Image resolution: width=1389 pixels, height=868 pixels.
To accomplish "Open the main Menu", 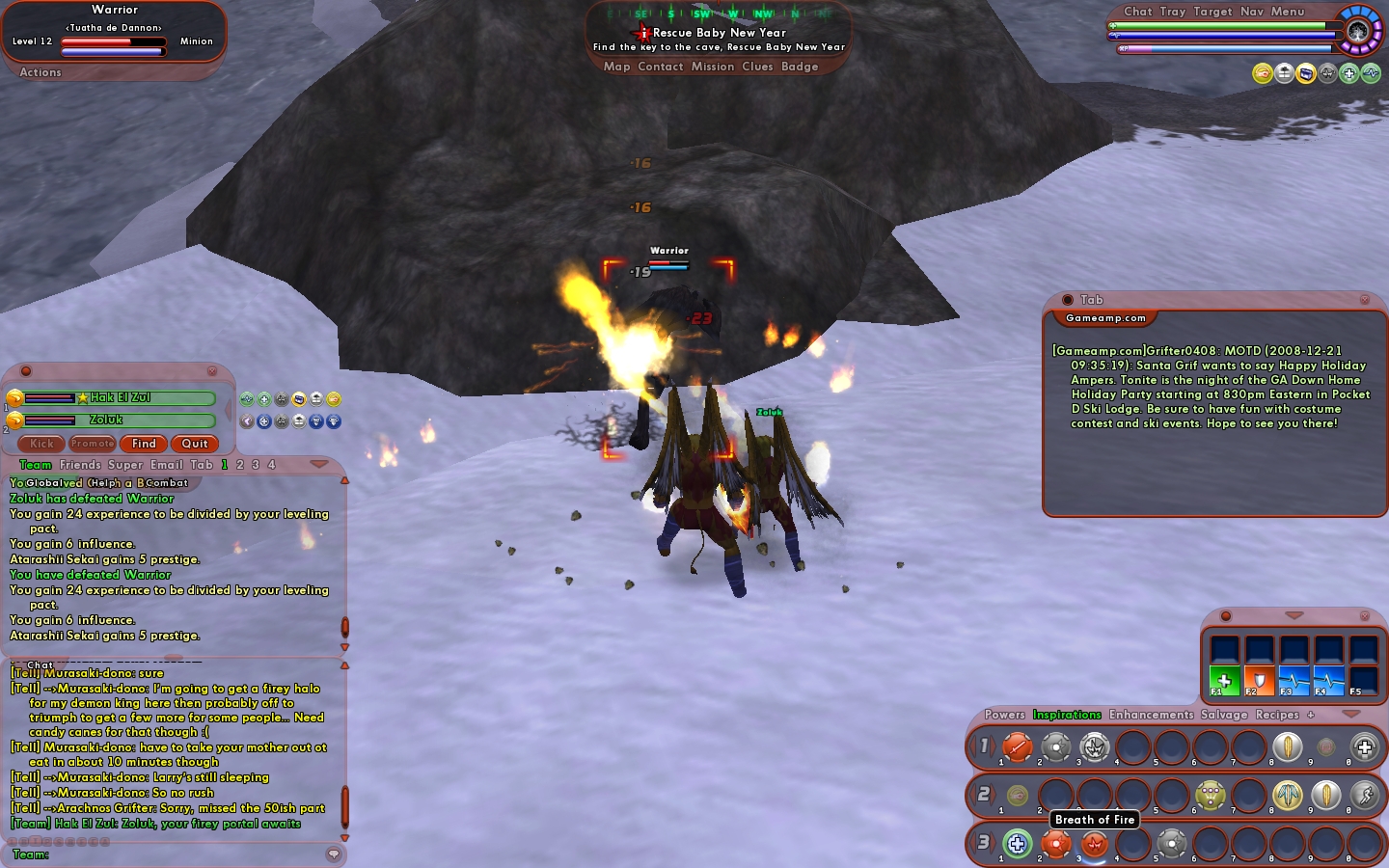I will pos(1288,12).
